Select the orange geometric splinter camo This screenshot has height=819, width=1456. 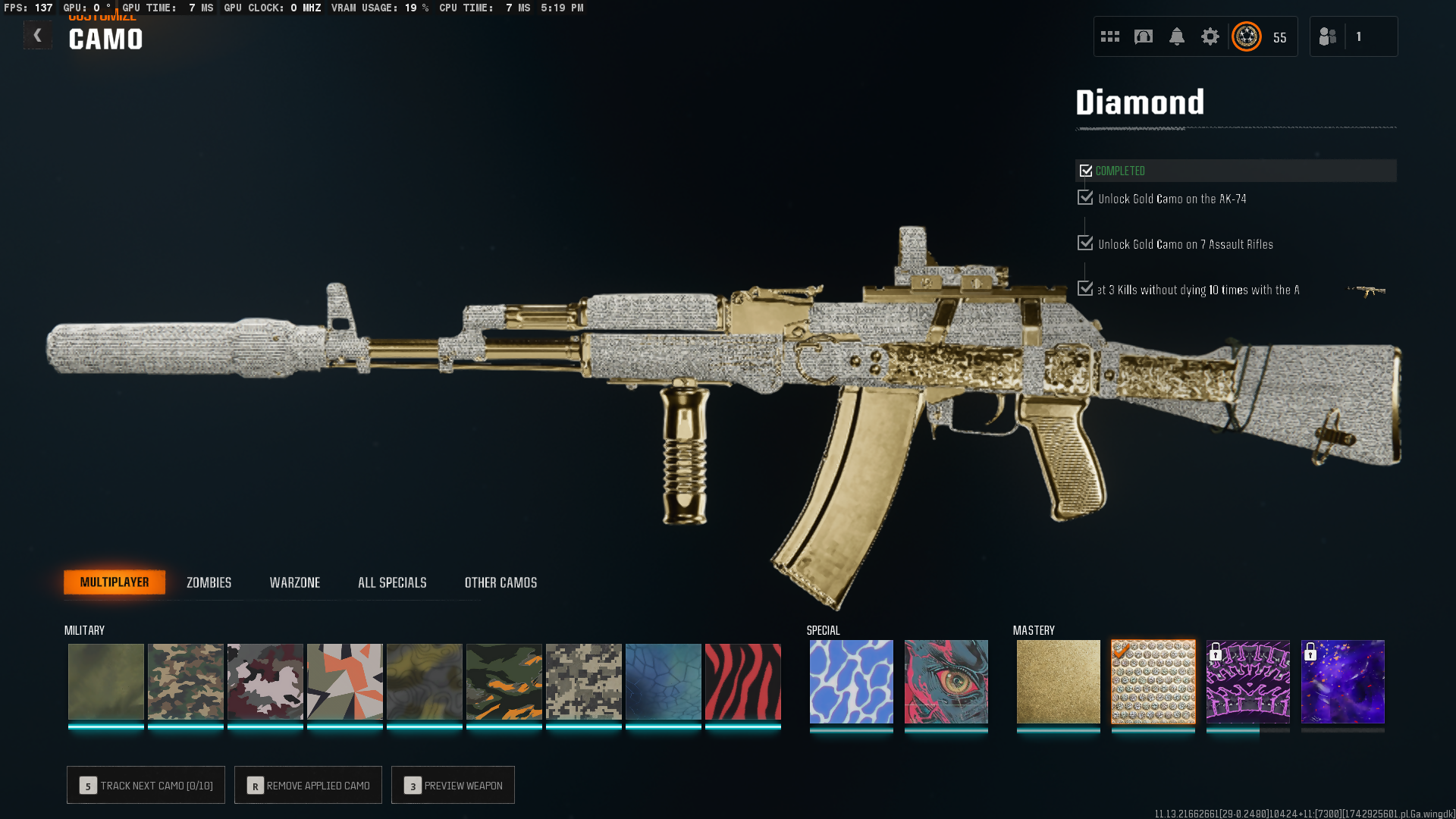(344, 682)
